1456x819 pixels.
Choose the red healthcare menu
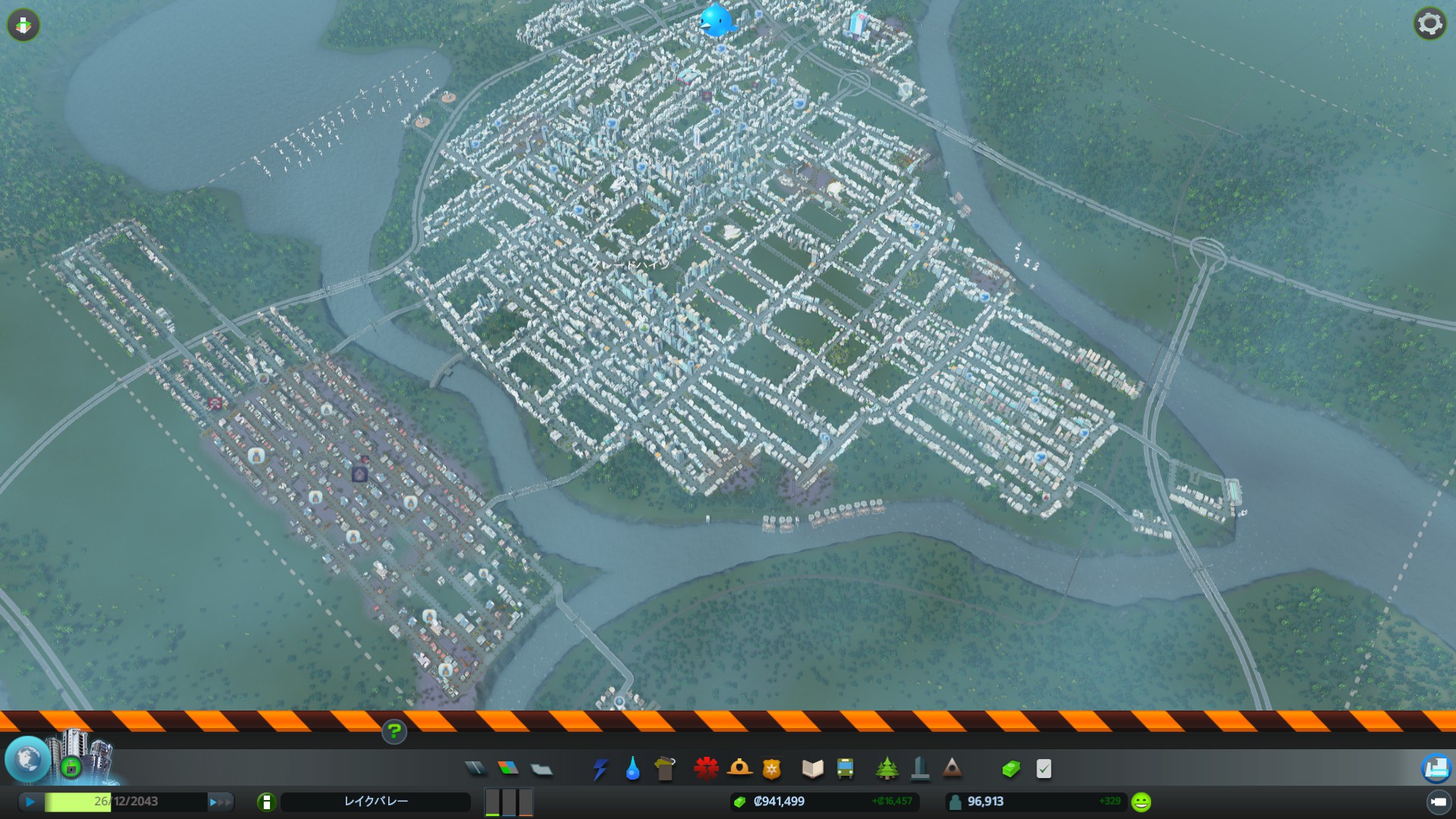706,769
